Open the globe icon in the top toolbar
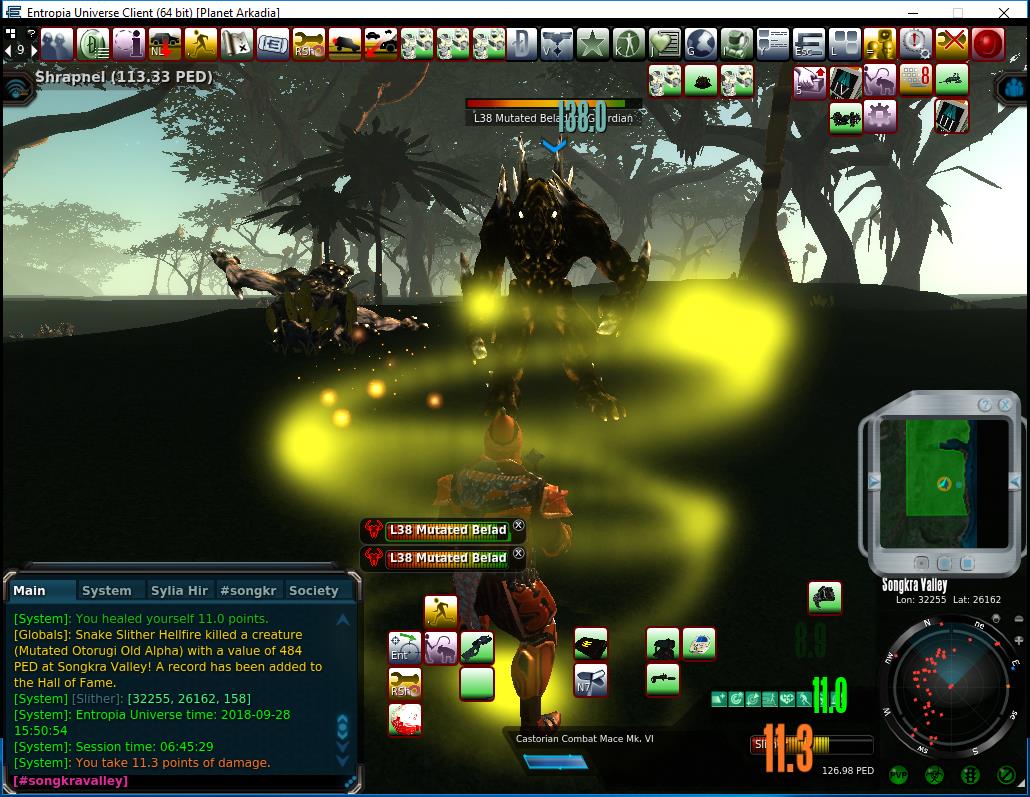The image size is (1030, 797). pyautogui.click(x=701, y=43)
